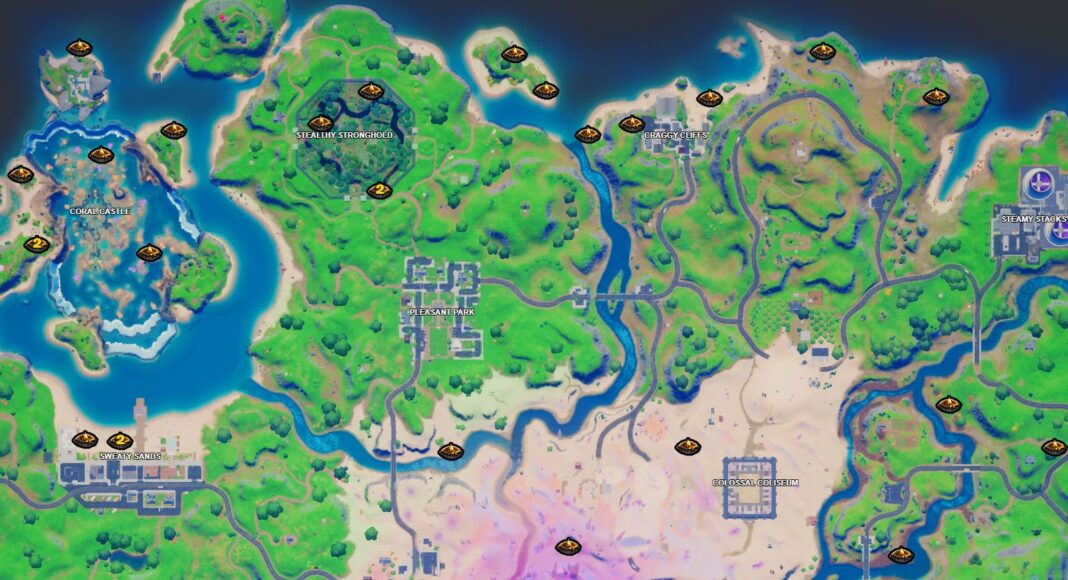
Task: Click the number 2 marker below Stealthy Stronghold
Action: click(x=378, y=190)
